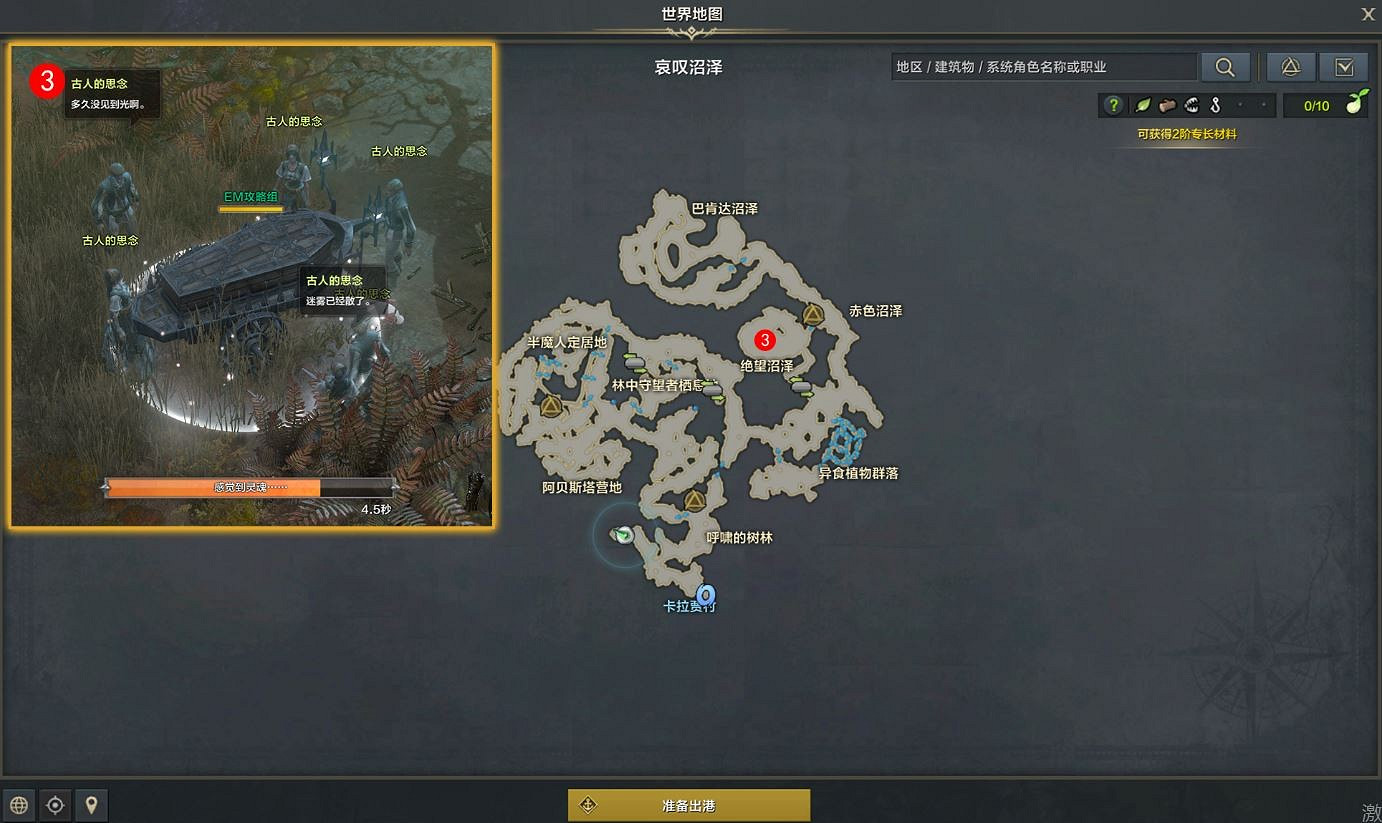Click the location pin icon in bottom toolbar

click(x=91, y=804)
